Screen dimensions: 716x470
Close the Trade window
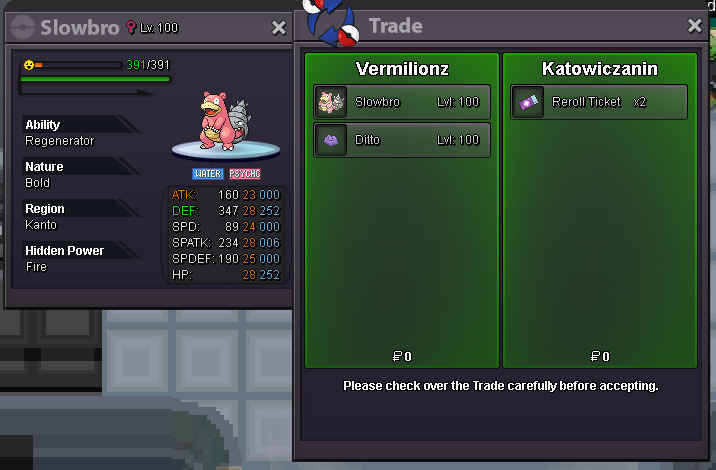(x=695, y=26)
